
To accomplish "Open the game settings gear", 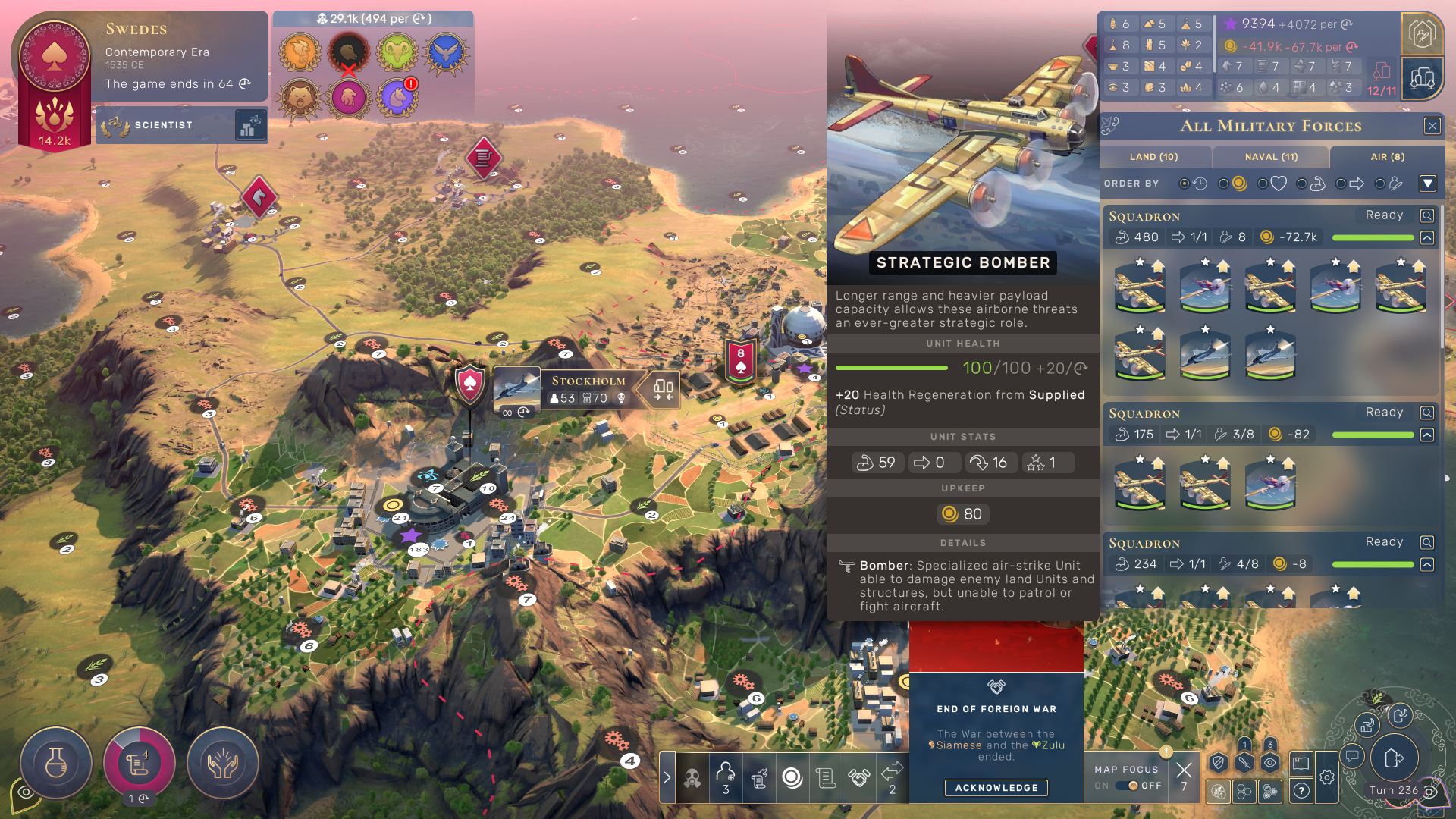I will tap(1326, 777).
